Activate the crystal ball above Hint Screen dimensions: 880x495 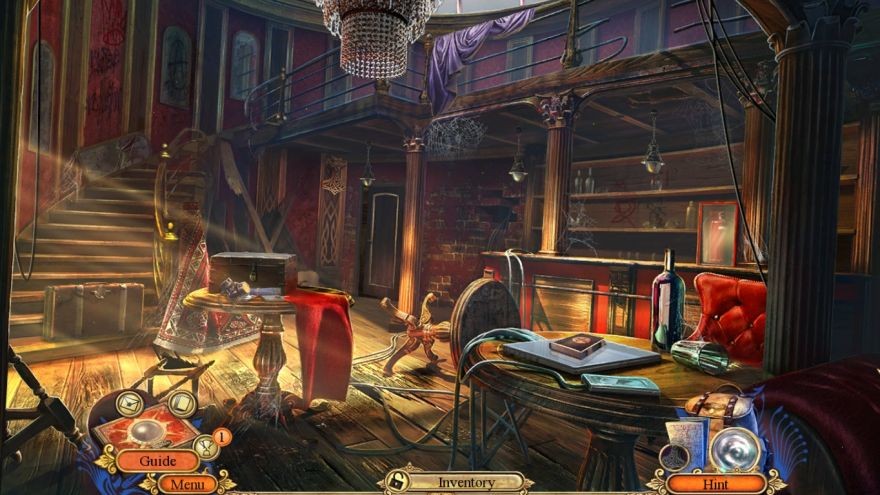point(734,449)
